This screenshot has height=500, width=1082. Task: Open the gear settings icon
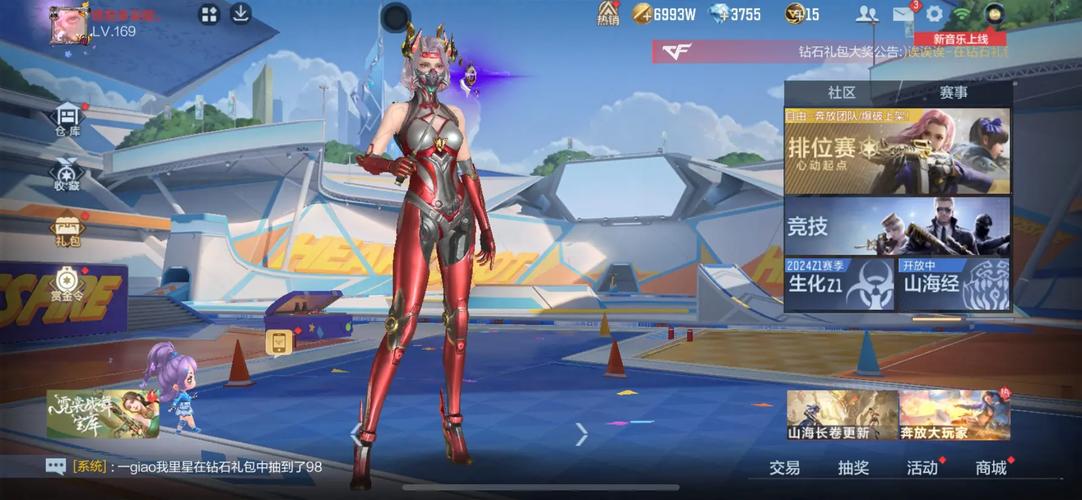(x=935, y=14)
